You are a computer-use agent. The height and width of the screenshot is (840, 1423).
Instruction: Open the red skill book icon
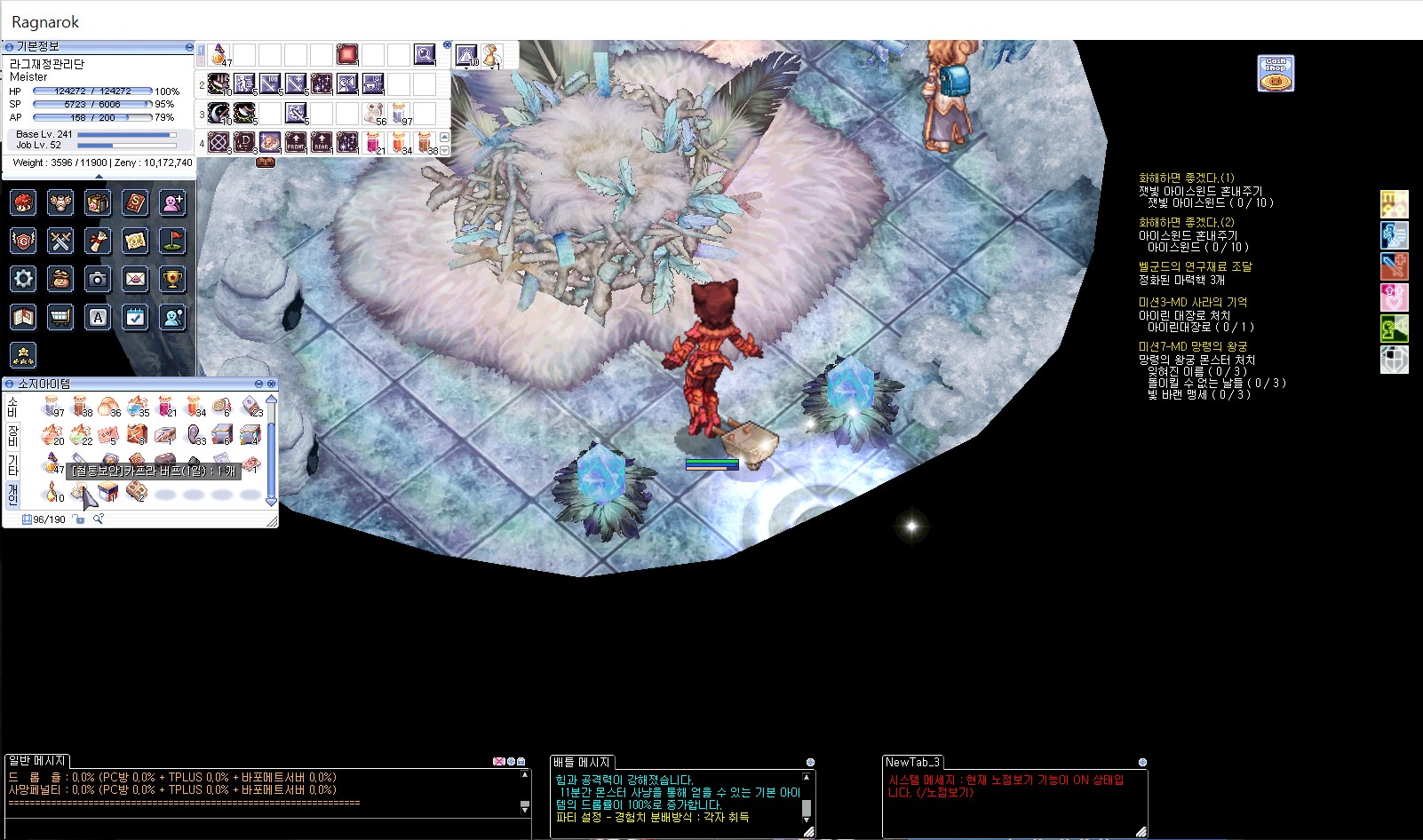click(x=135, y=202)
